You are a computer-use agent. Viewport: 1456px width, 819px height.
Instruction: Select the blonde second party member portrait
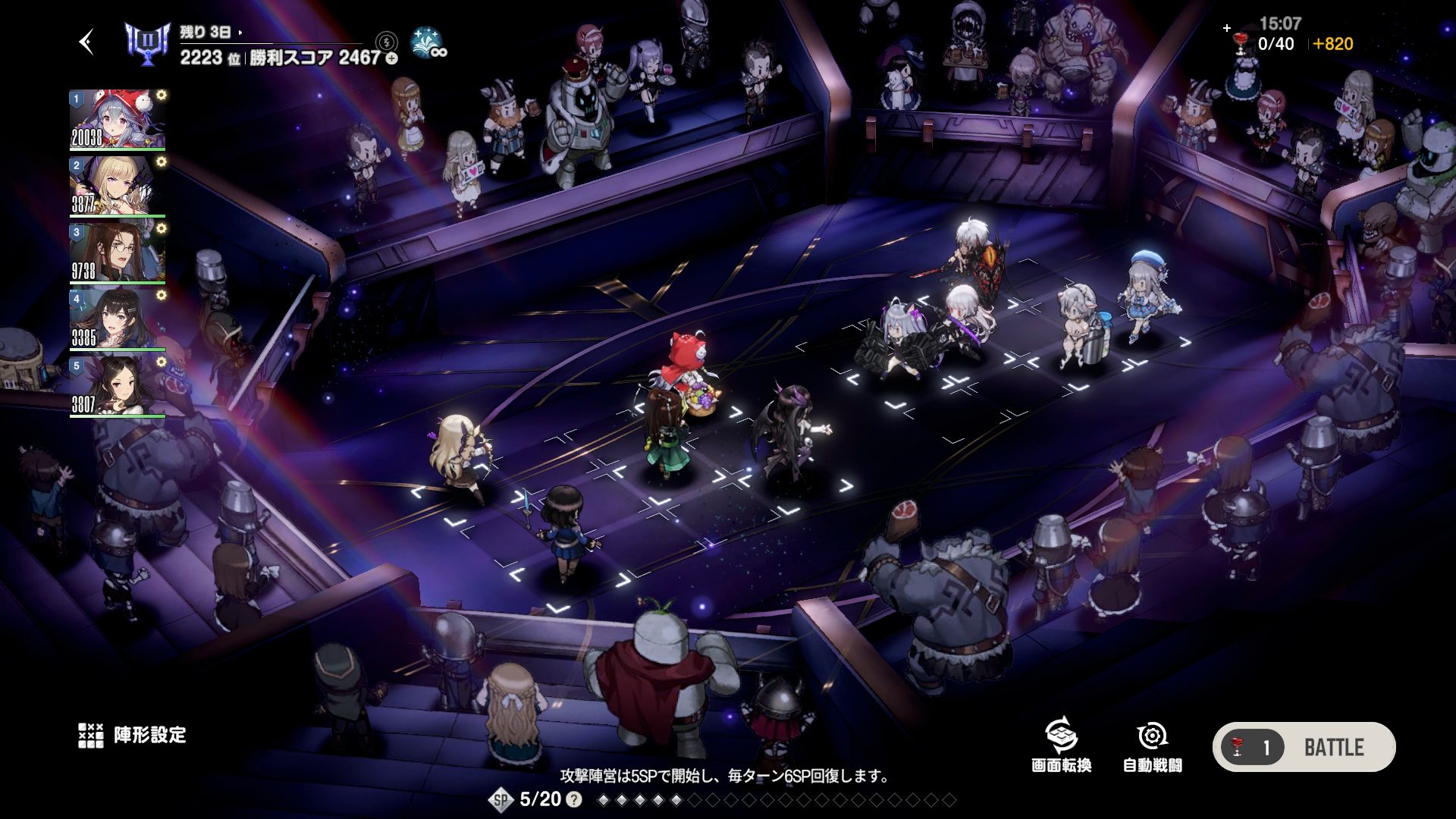click(x=117, y=187)
